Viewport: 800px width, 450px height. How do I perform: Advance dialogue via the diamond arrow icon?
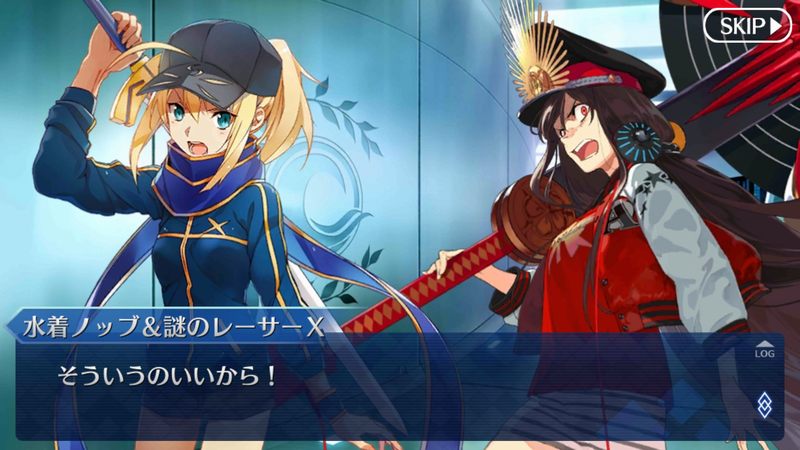point(764,404)
